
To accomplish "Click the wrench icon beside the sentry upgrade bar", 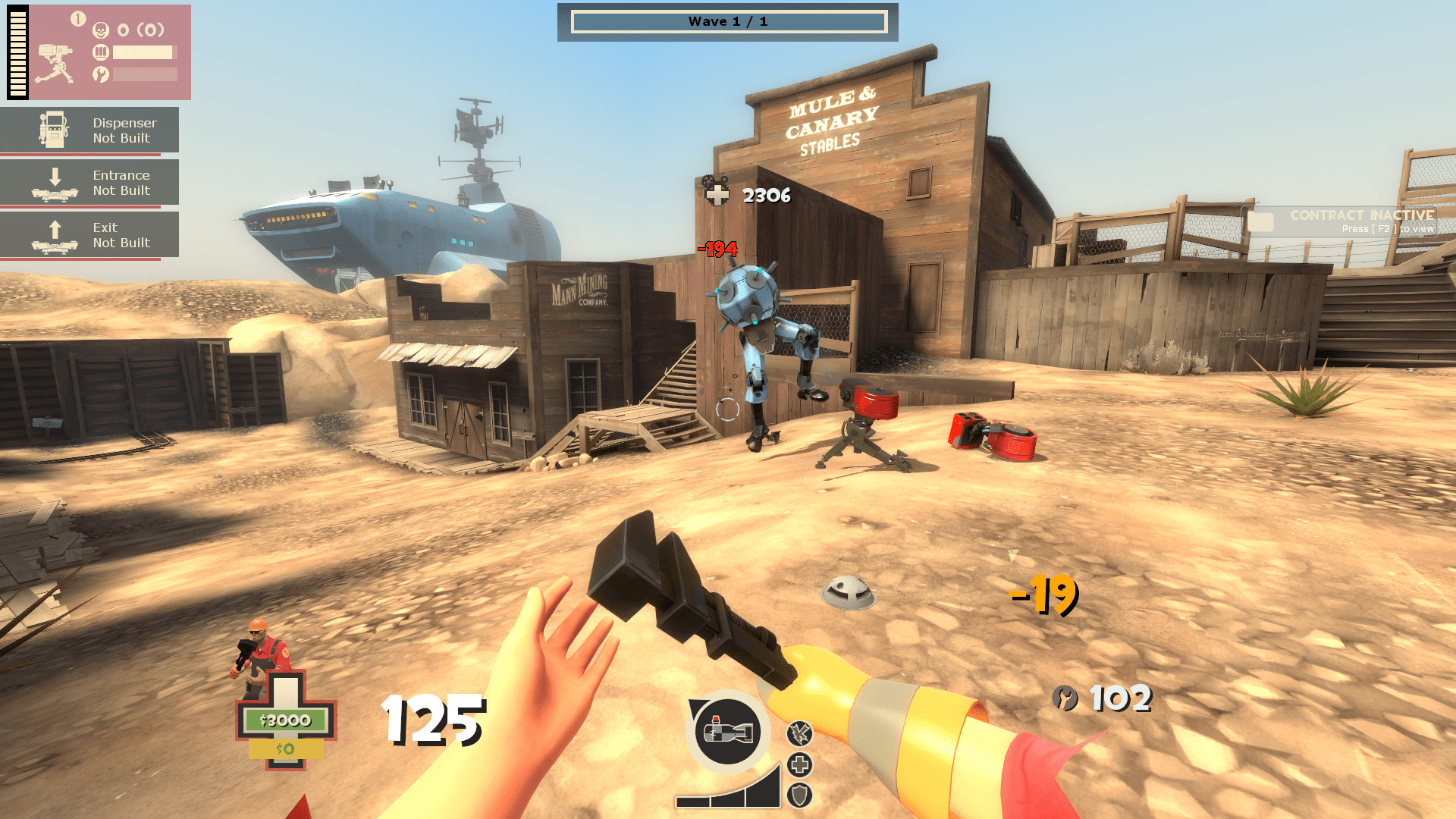I will 101,75.
